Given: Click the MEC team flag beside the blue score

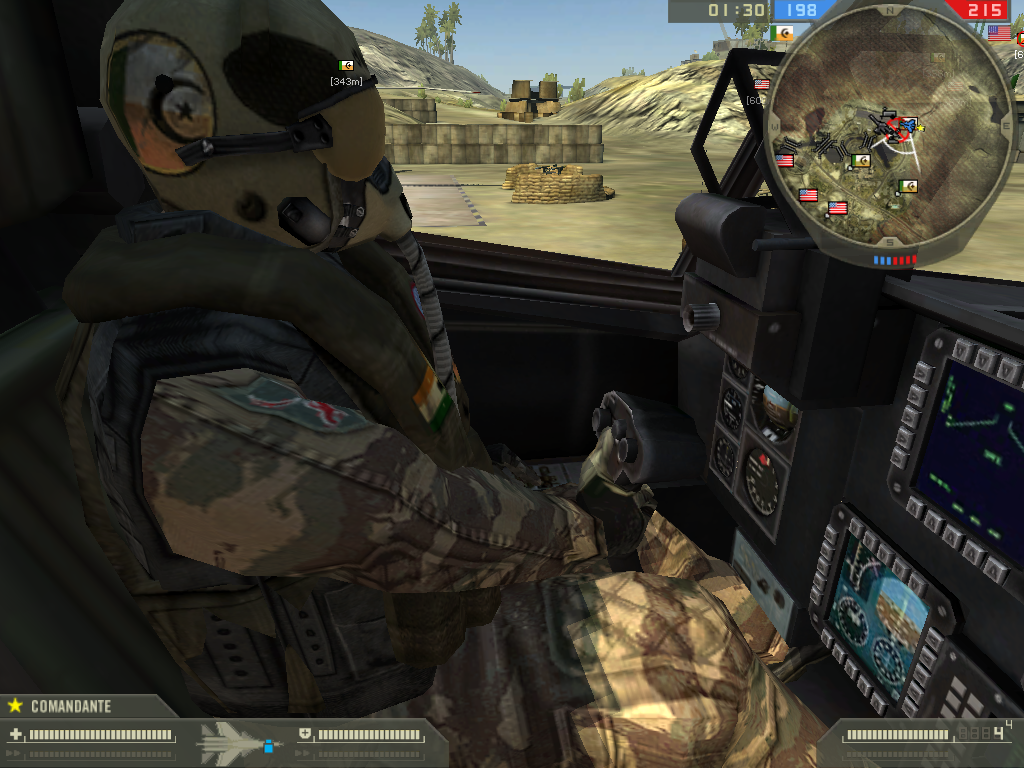Looking at the screenshot, I should tap(785, 32).
